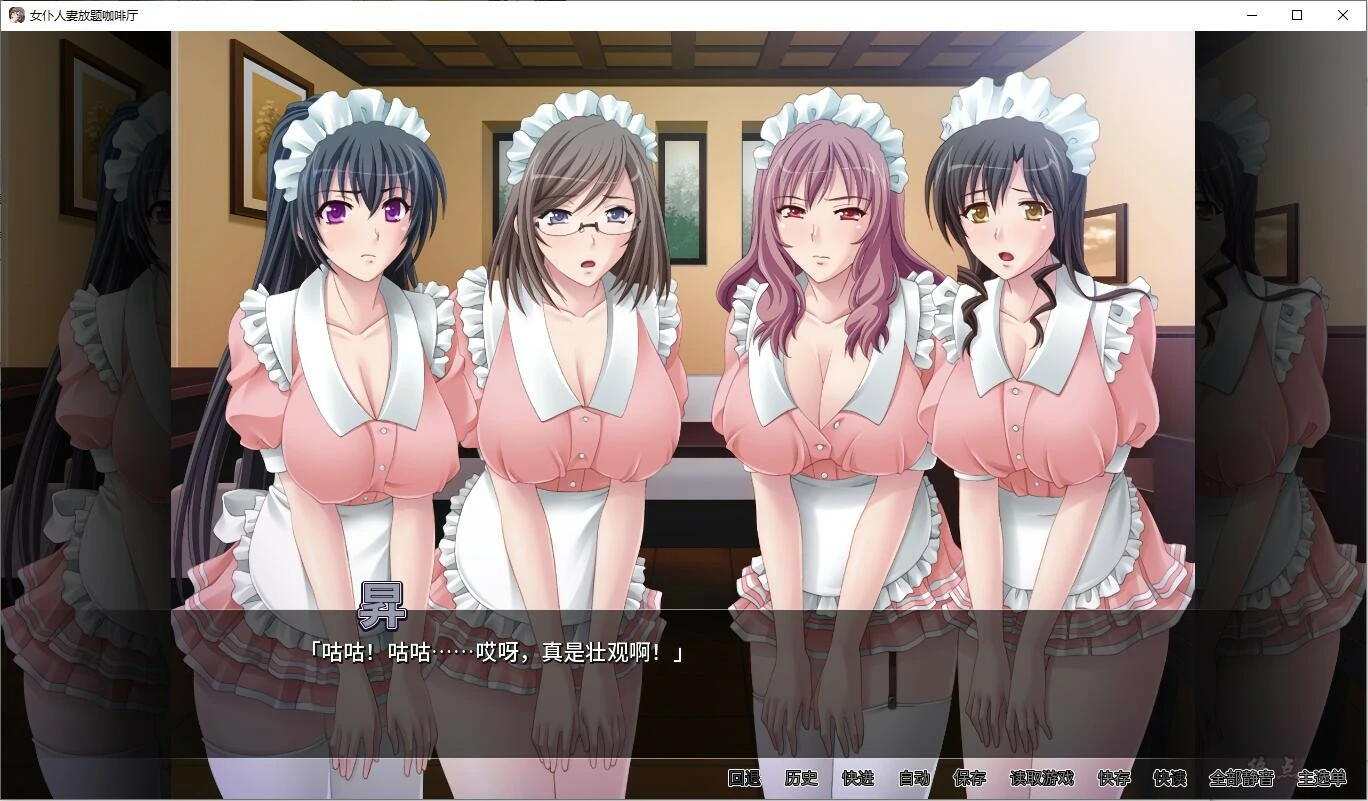The height and width of the screenshot is (801, 1368).
Task: Maximize the game window
Action: click(x=1296, y=15)
